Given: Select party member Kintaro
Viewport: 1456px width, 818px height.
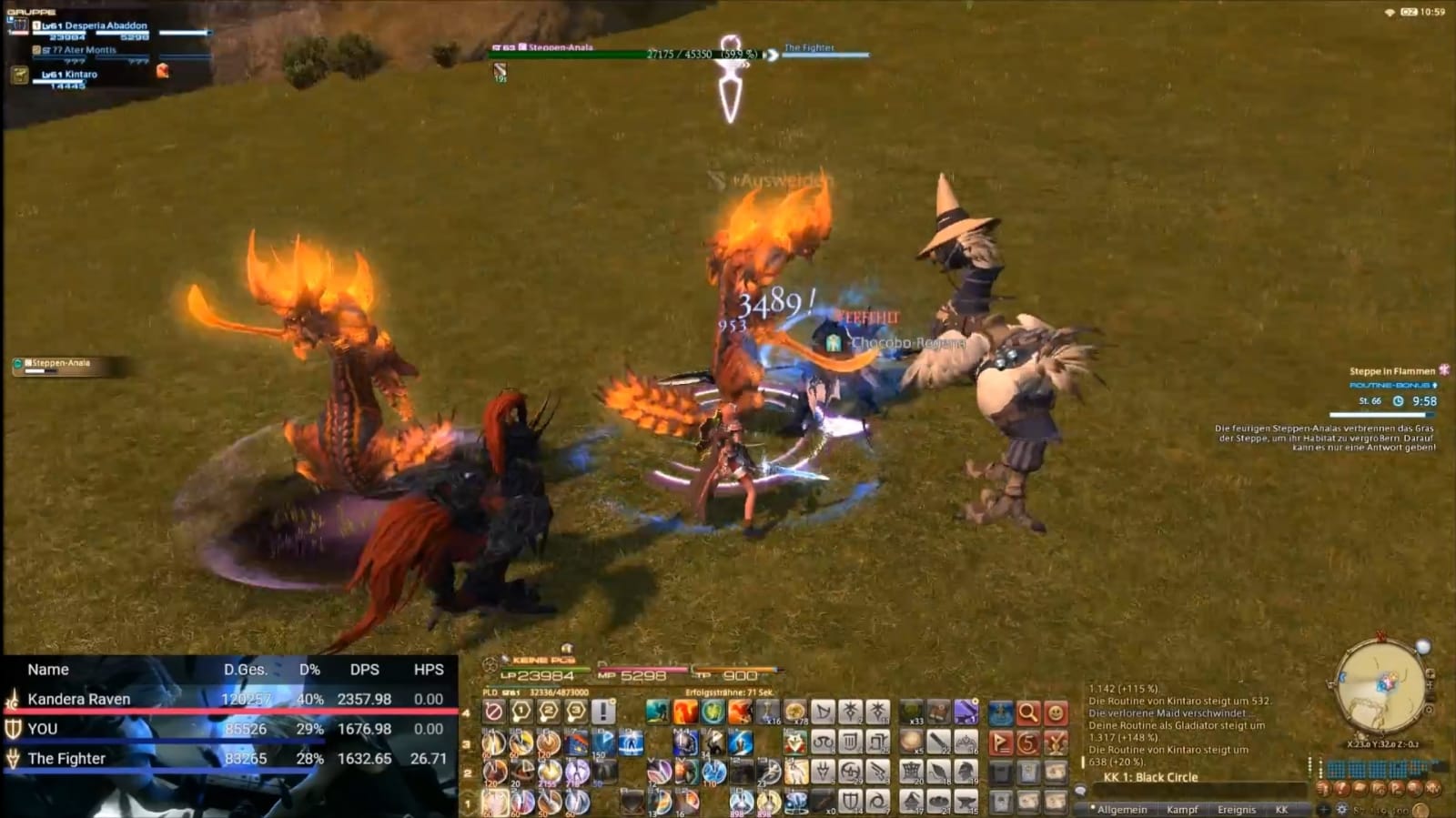Looking at the screenshot, I should (80, 75).
